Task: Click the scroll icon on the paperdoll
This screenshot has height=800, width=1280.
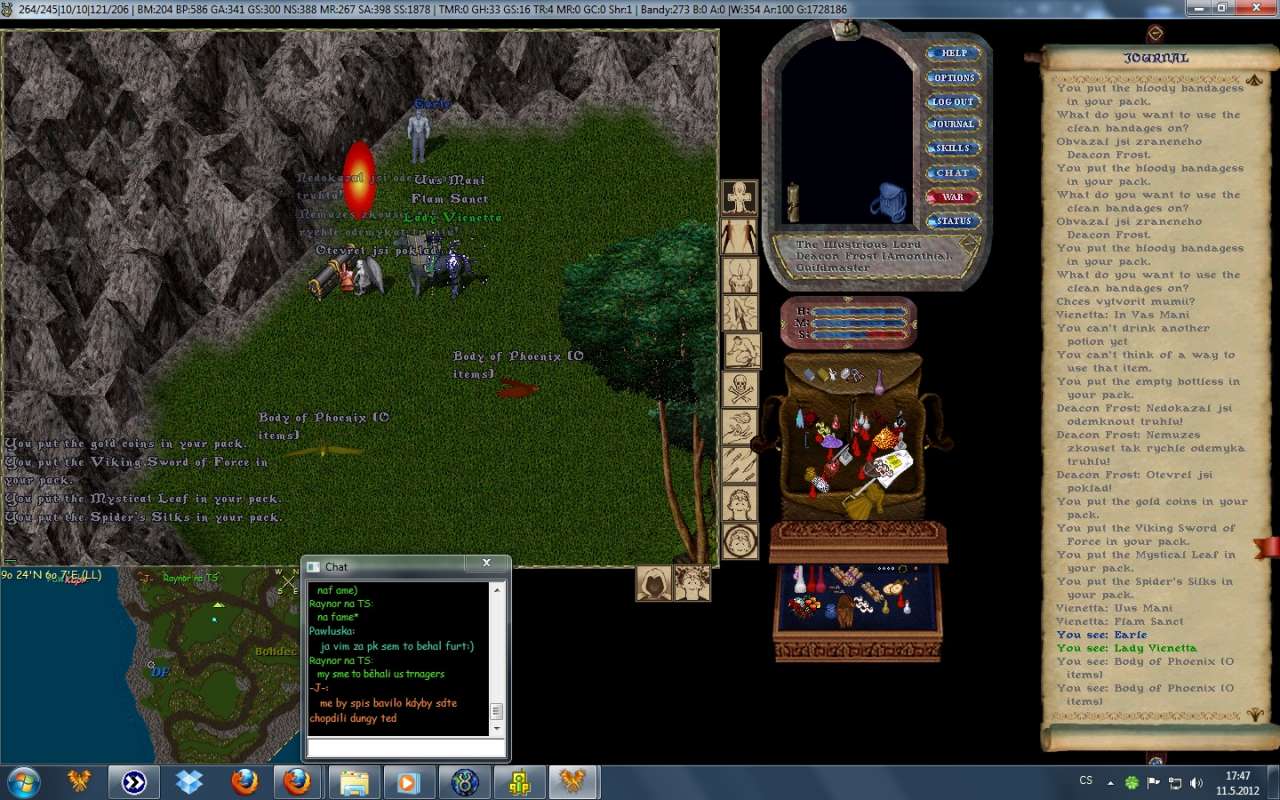Action: (x=793, y=203)
